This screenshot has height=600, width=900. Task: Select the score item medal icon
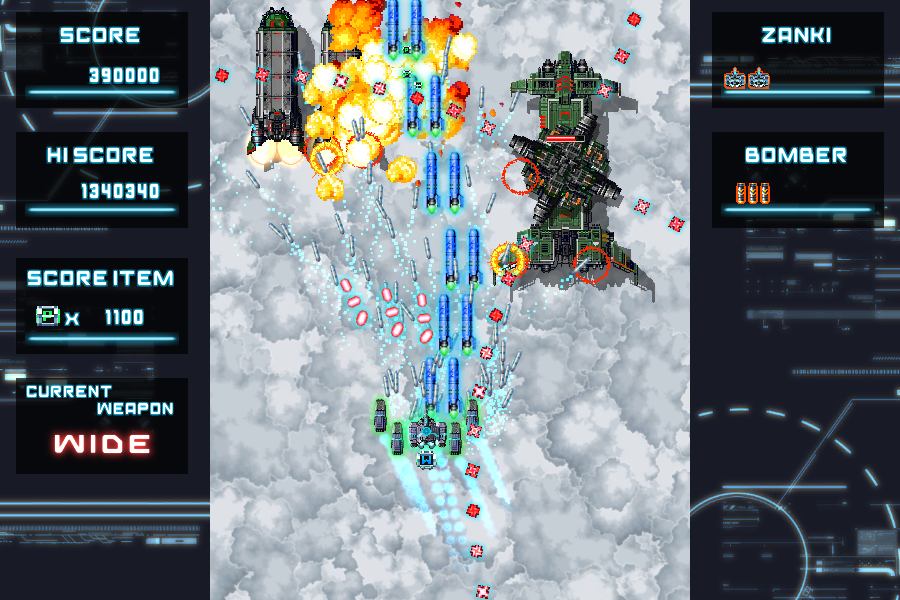(x=48, y=317)
